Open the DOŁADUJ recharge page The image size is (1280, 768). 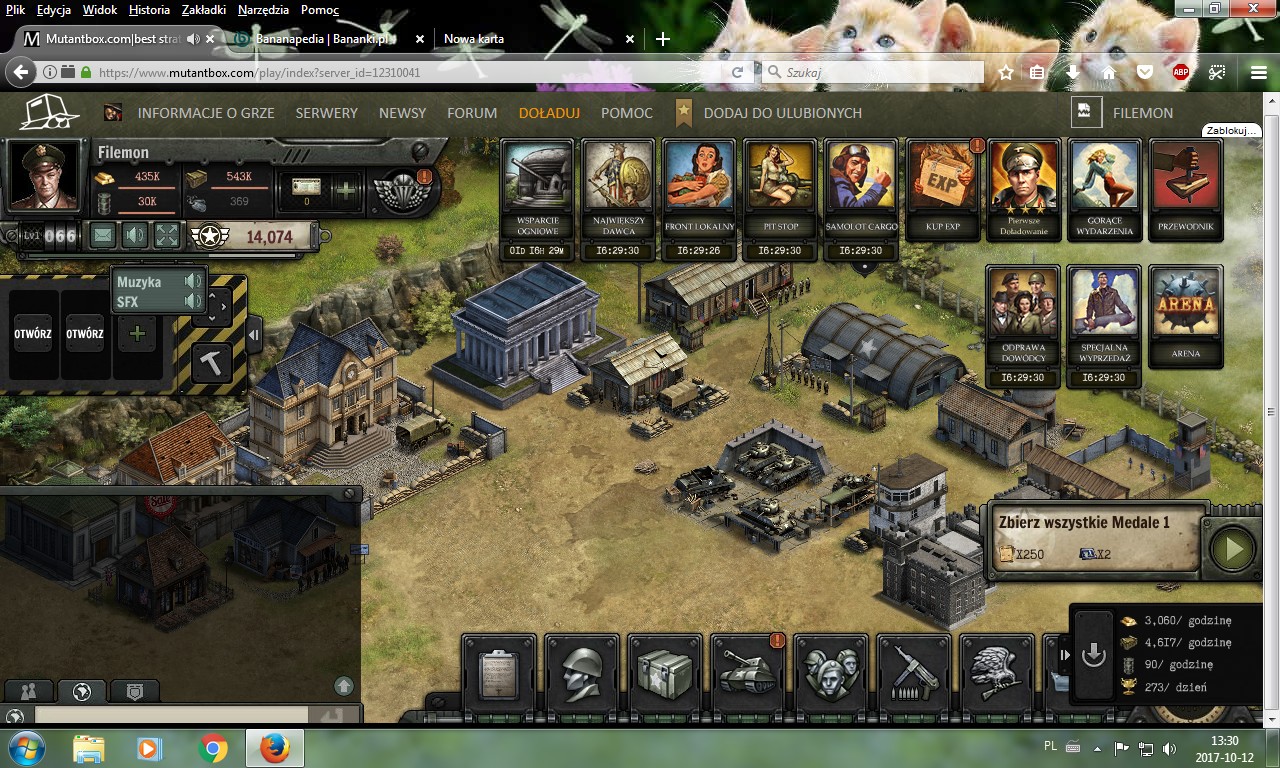tap(549, 113)
